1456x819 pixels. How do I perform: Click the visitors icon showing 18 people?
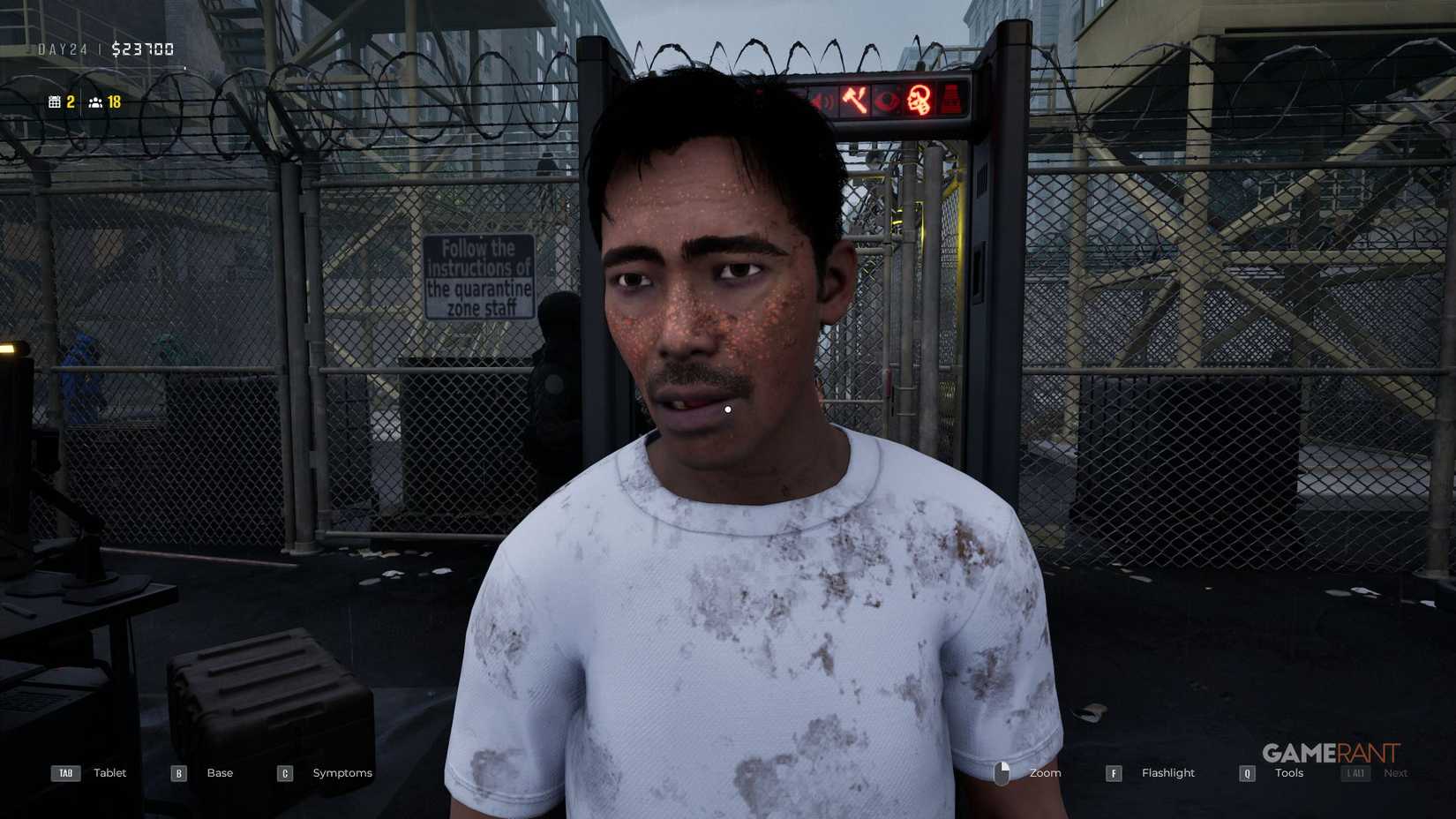pos(97,102)
